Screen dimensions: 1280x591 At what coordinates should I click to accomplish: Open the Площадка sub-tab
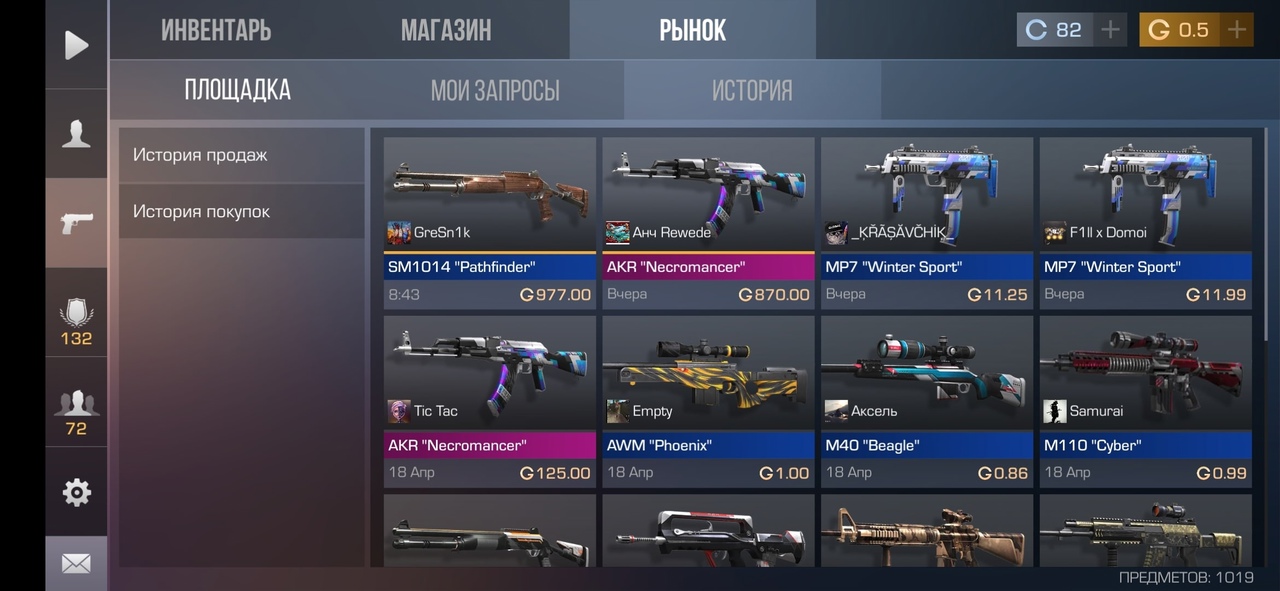coord(237,90)
